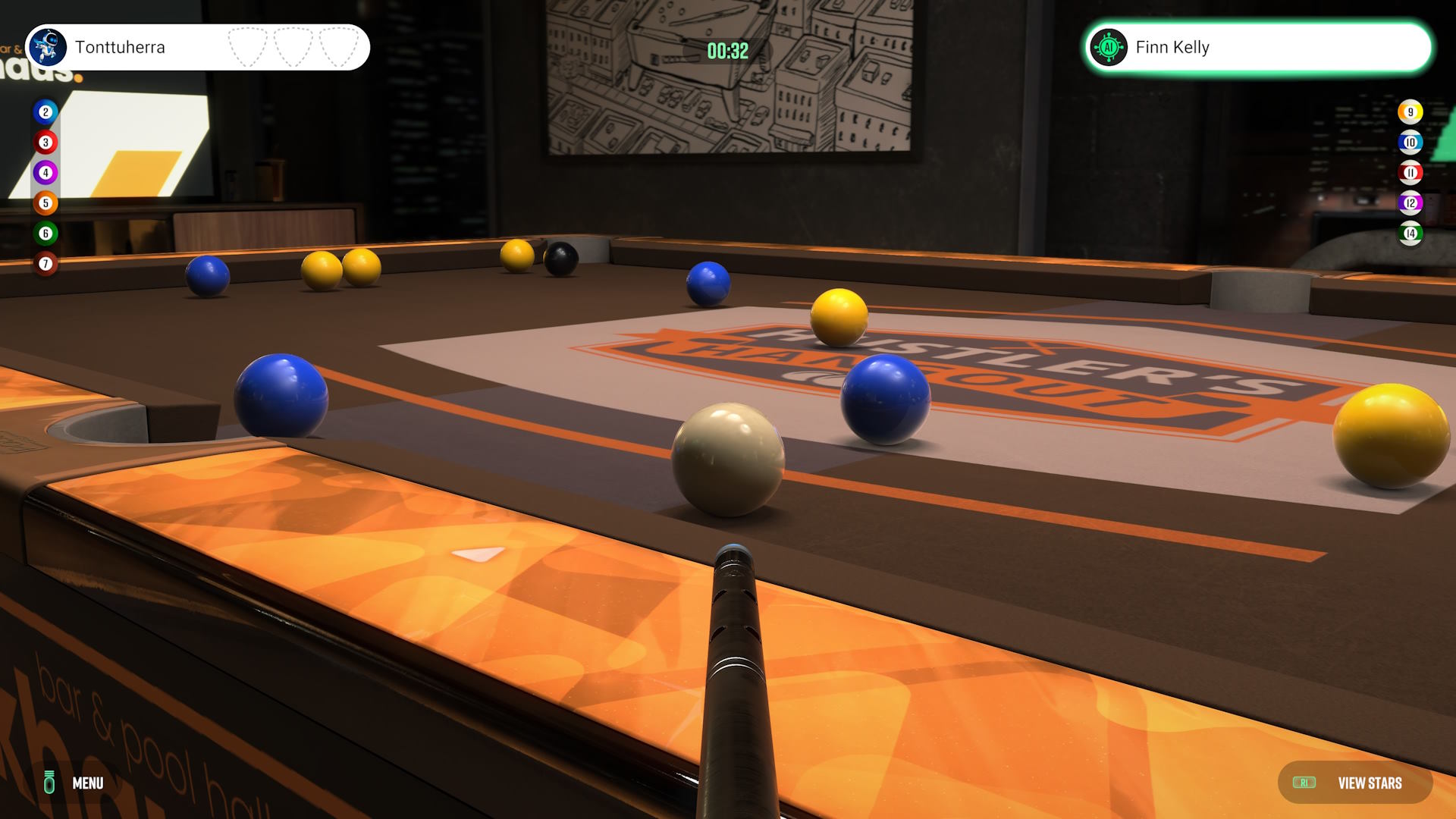1456x819 pixels.
Task: Select the yellow striped 9 ball indicator
Action: tap(1410, 112)
